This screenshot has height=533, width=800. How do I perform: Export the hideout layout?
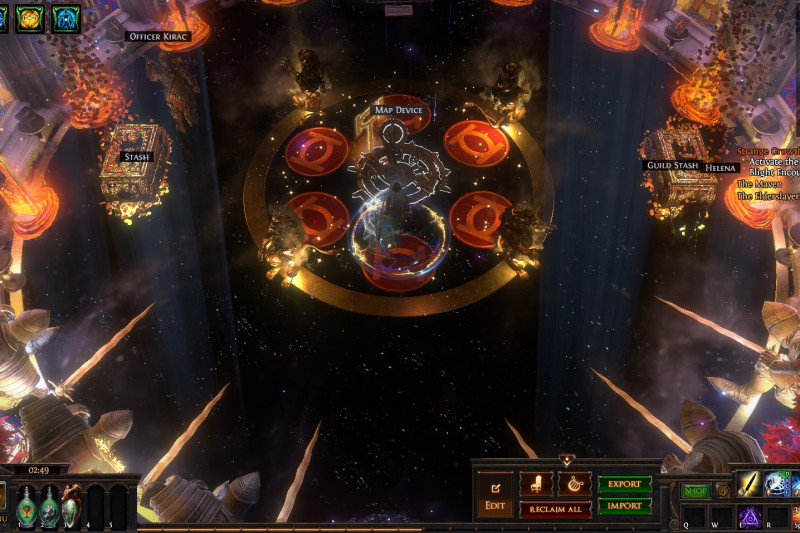(624, 484)
